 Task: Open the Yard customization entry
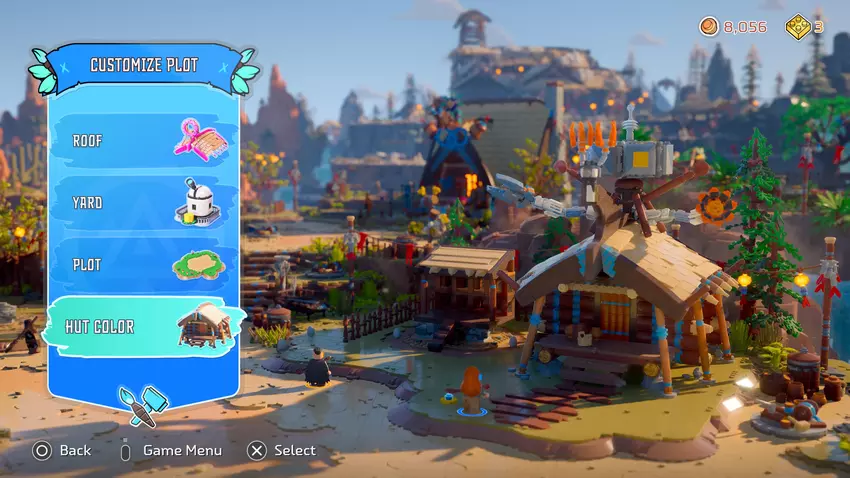(x=143, y=203)
